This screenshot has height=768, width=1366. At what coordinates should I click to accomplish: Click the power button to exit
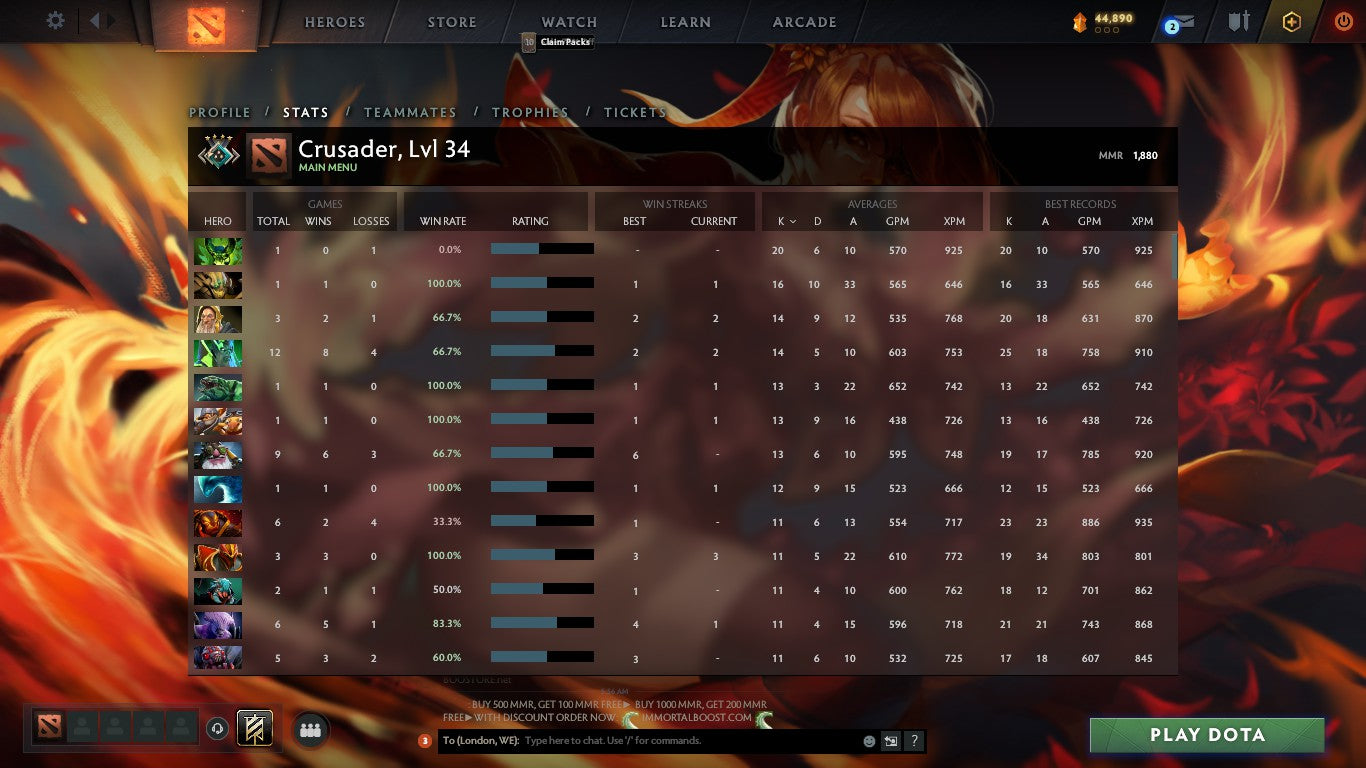1344,21
